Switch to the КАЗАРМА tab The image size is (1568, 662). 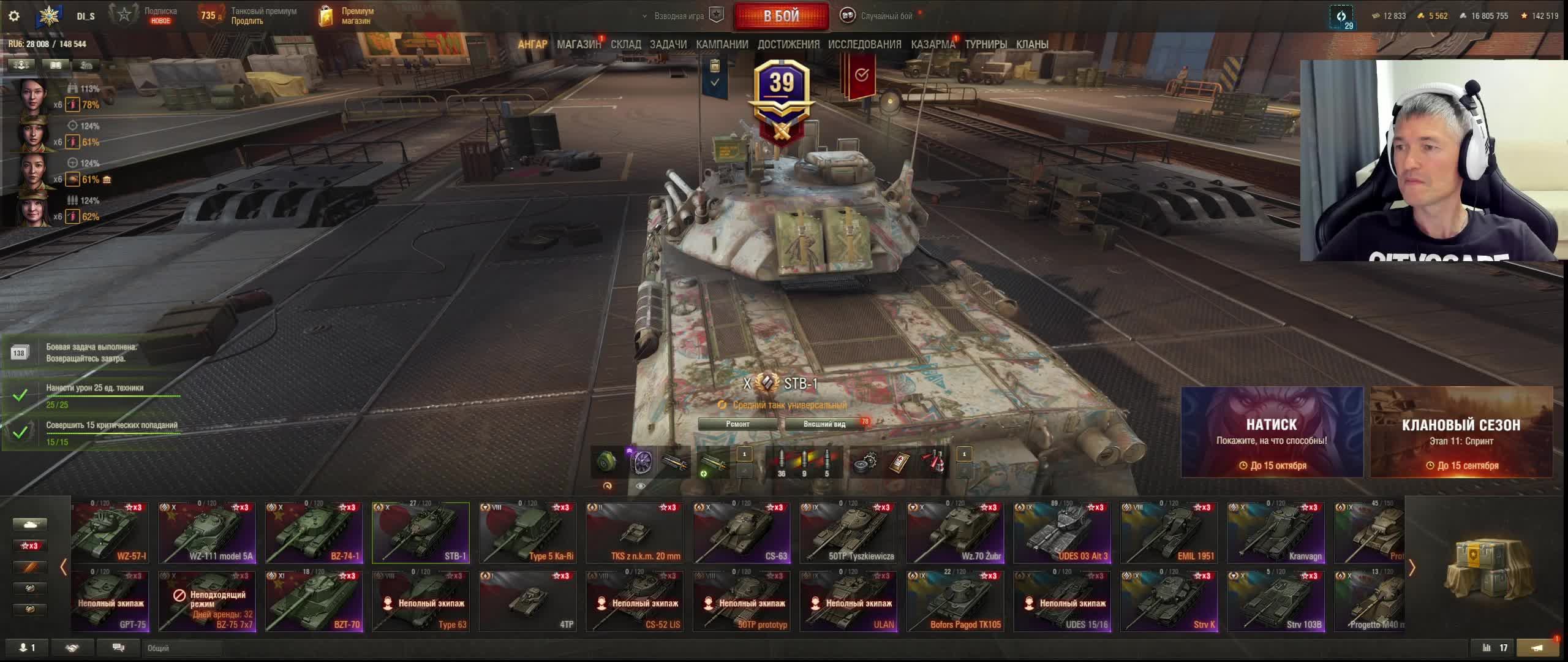tap(932, 44)
